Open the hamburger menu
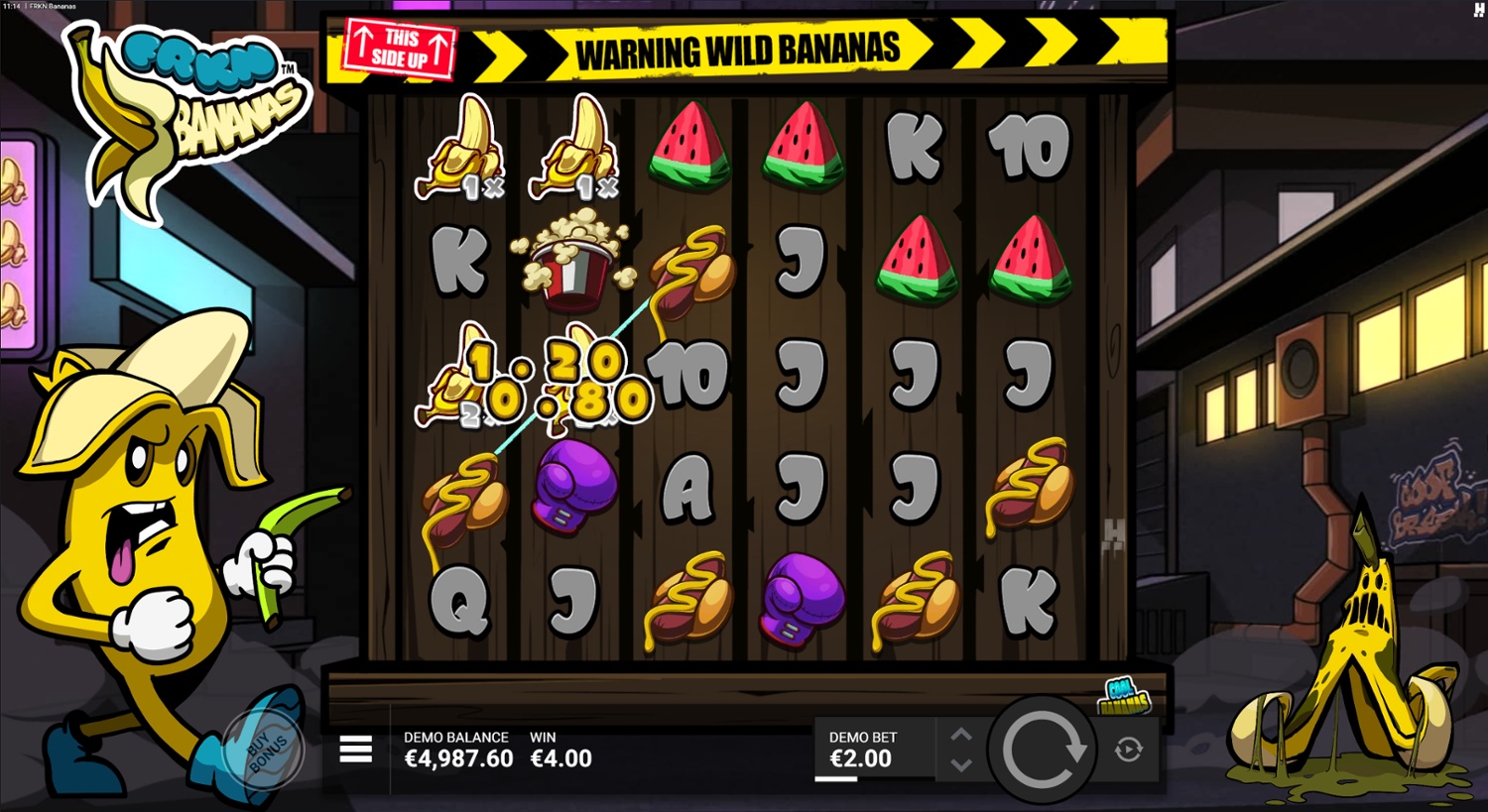Screen dimensions: 1488x812 point(355,750)
